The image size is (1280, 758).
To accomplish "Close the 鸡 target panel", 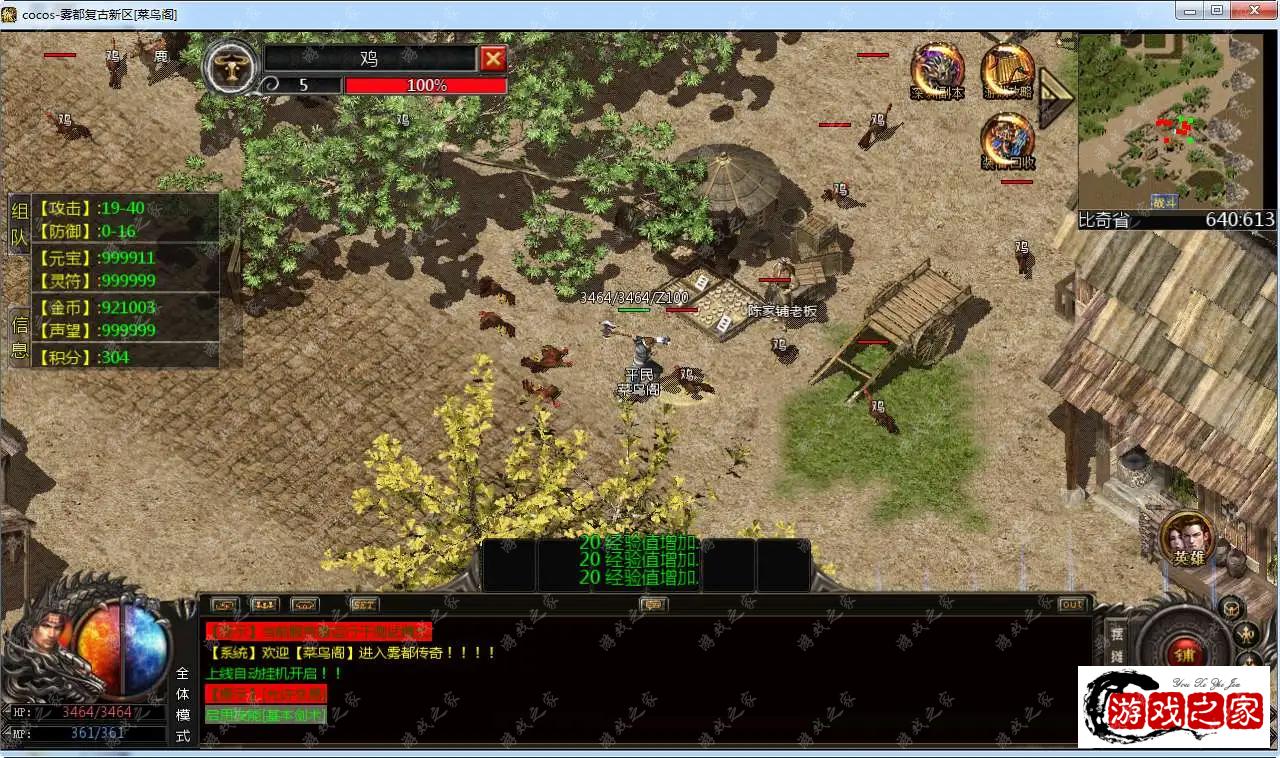I will (x=493, y=59).
